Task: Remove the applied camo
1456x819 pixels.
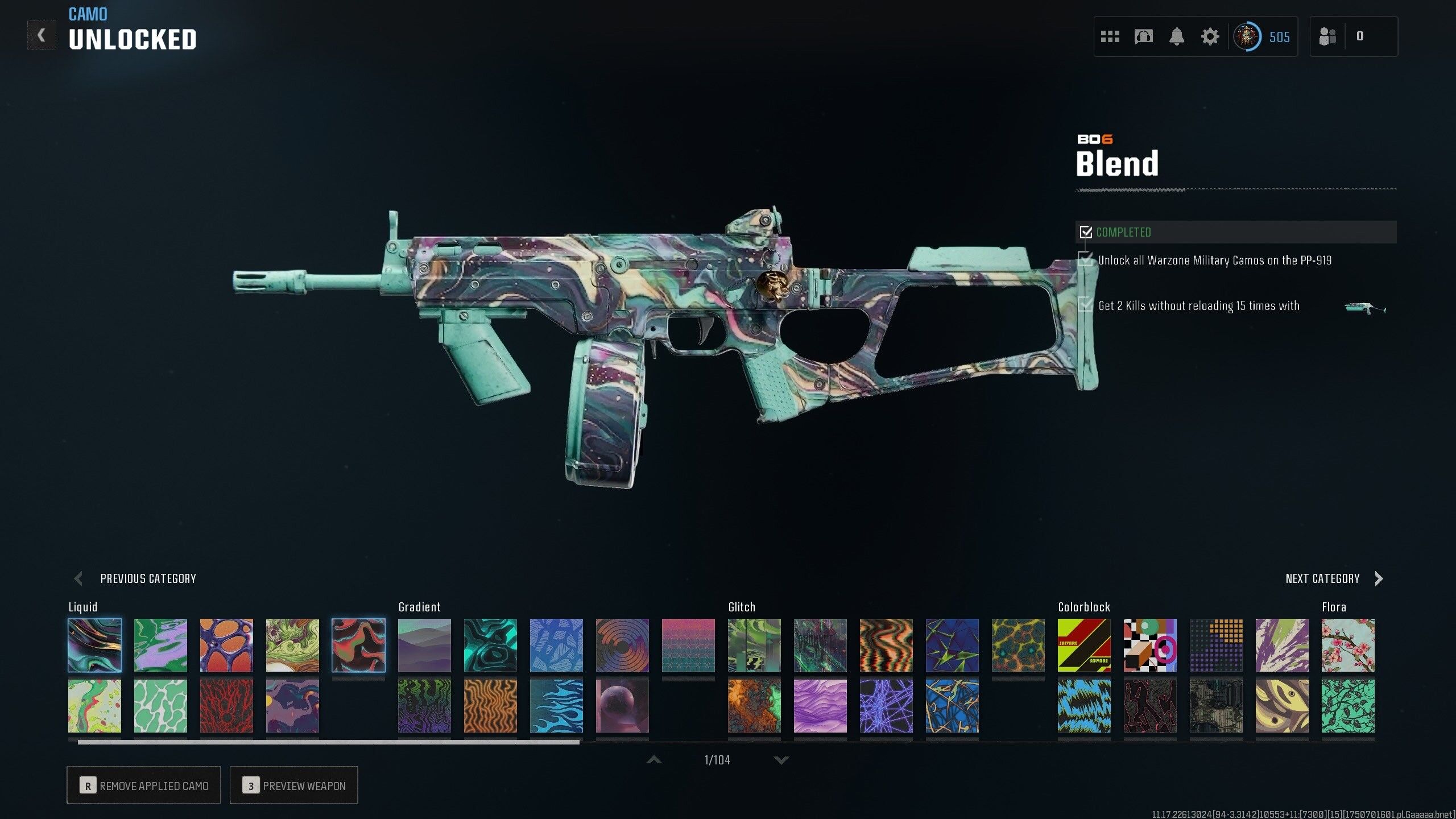Action: click(143, 785)
